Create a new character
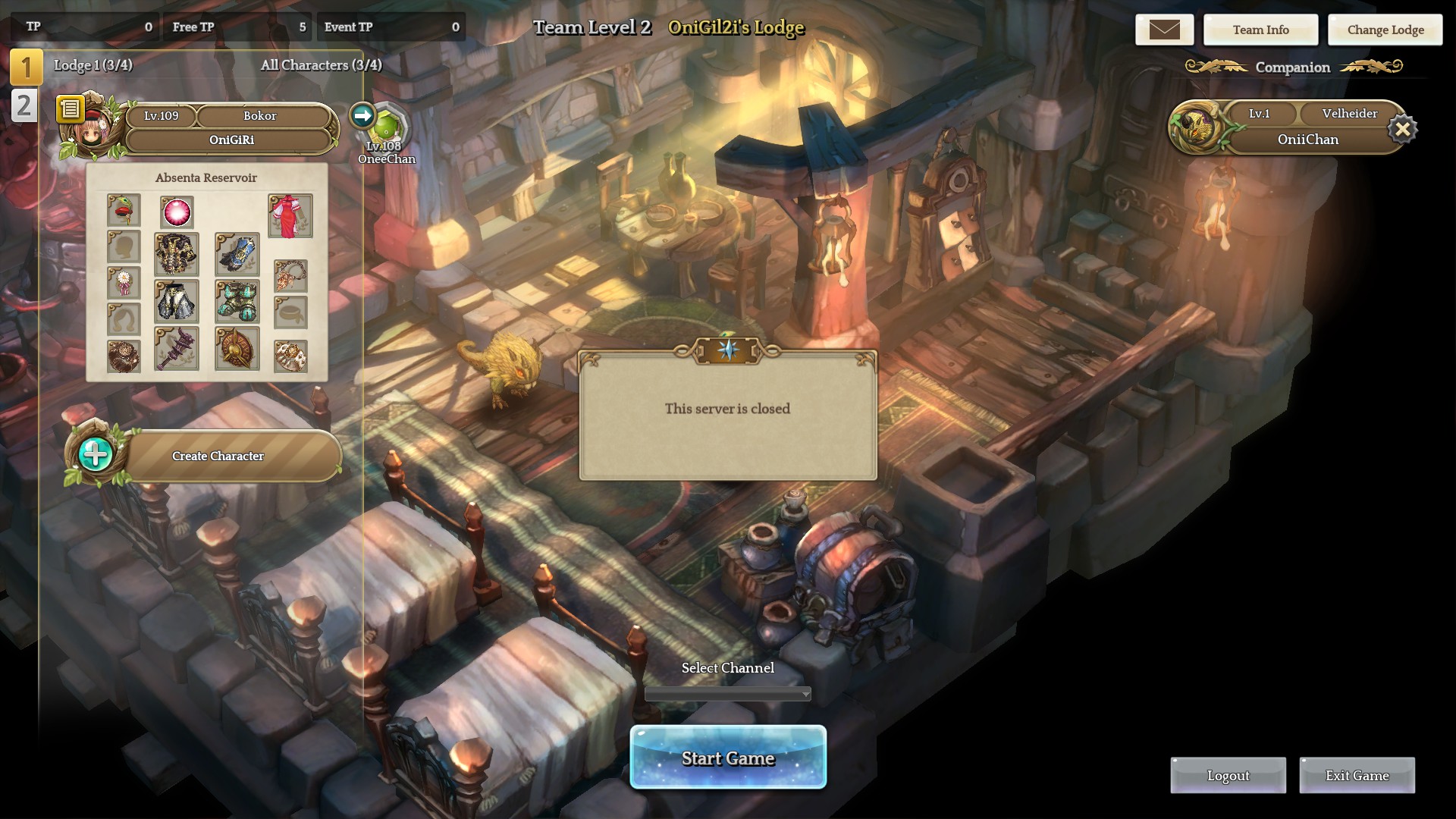Image resolution: width=1456 pixels, height=819 pixels. [218, 456]
